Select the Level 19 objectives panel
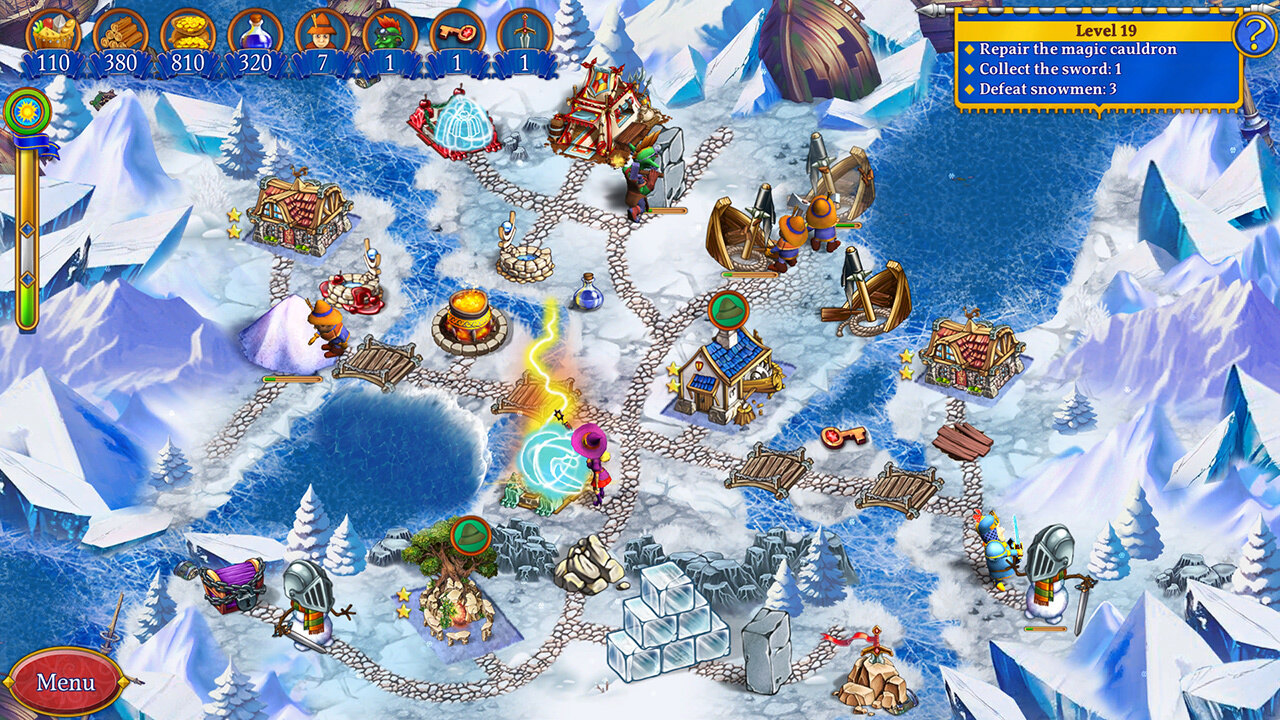 tap(1097, 60)
